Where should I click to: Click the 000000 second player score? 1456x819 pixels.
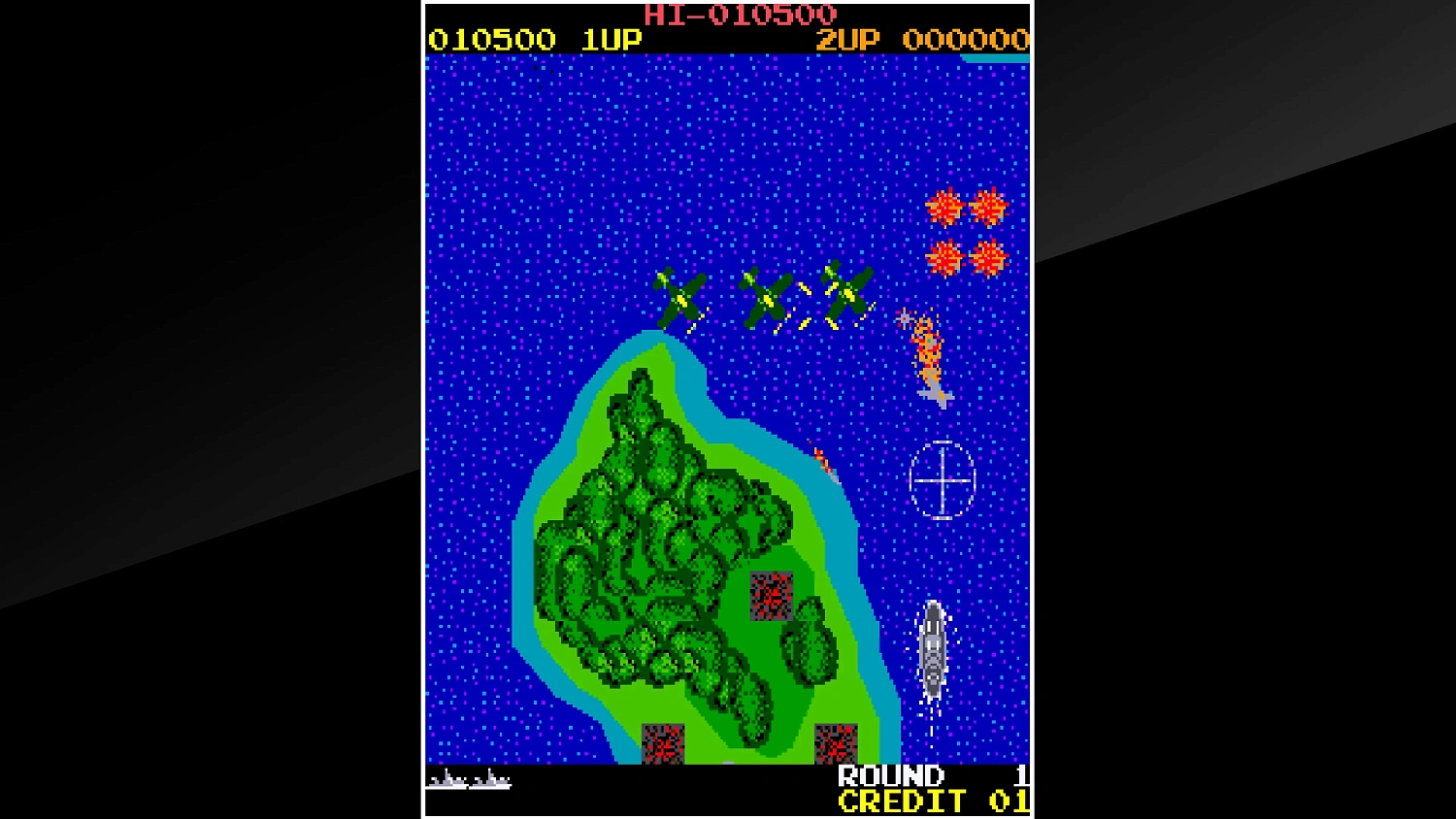click(x=967, y=40)
